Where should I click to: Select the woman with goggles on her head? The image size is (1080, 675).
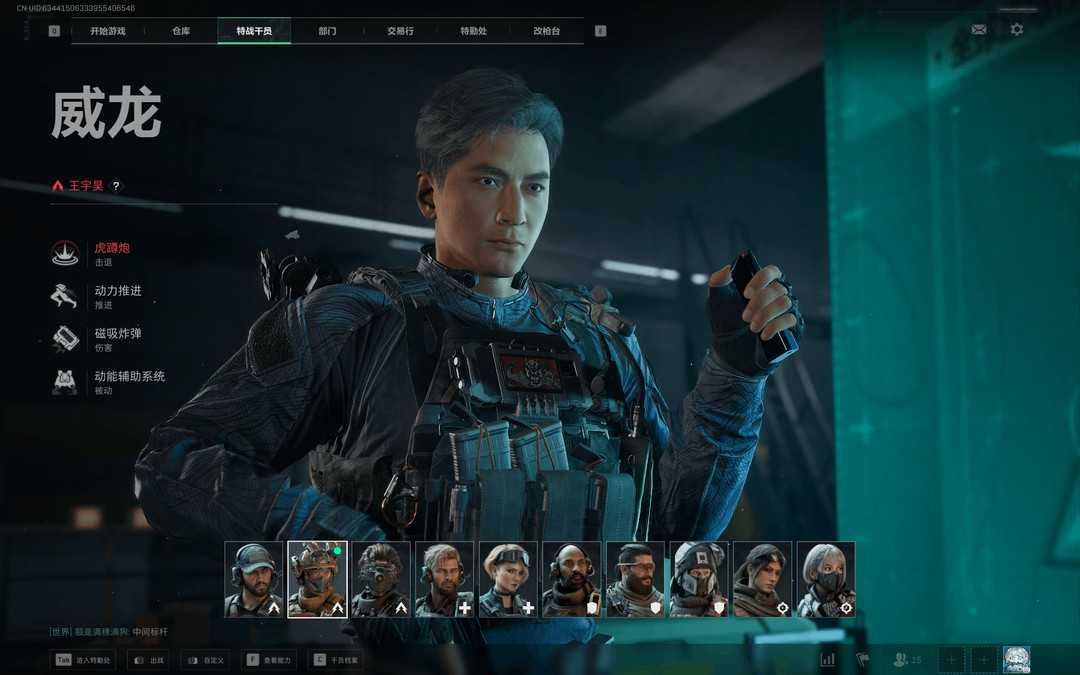508,580
